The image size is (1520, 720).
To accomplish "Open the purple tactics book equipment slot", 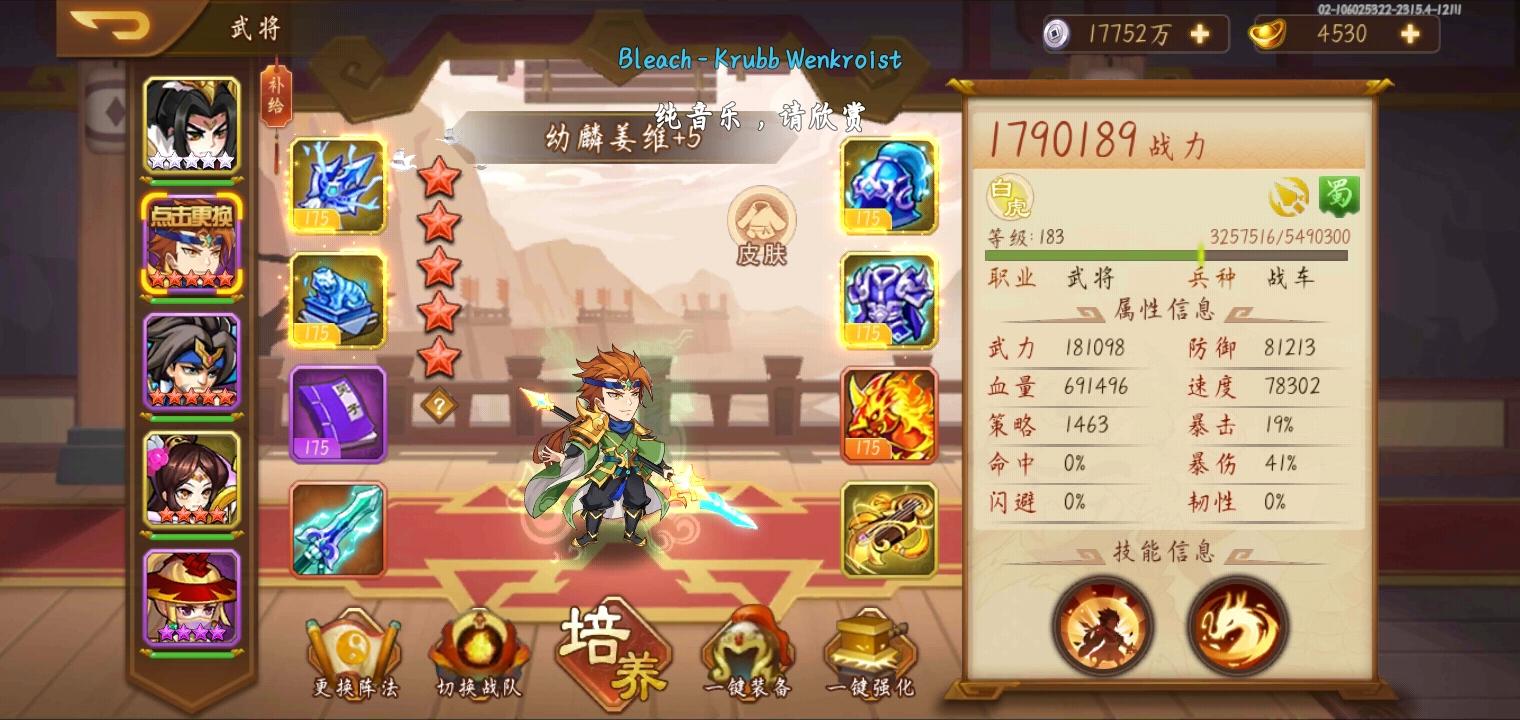I will pos(339,414).
